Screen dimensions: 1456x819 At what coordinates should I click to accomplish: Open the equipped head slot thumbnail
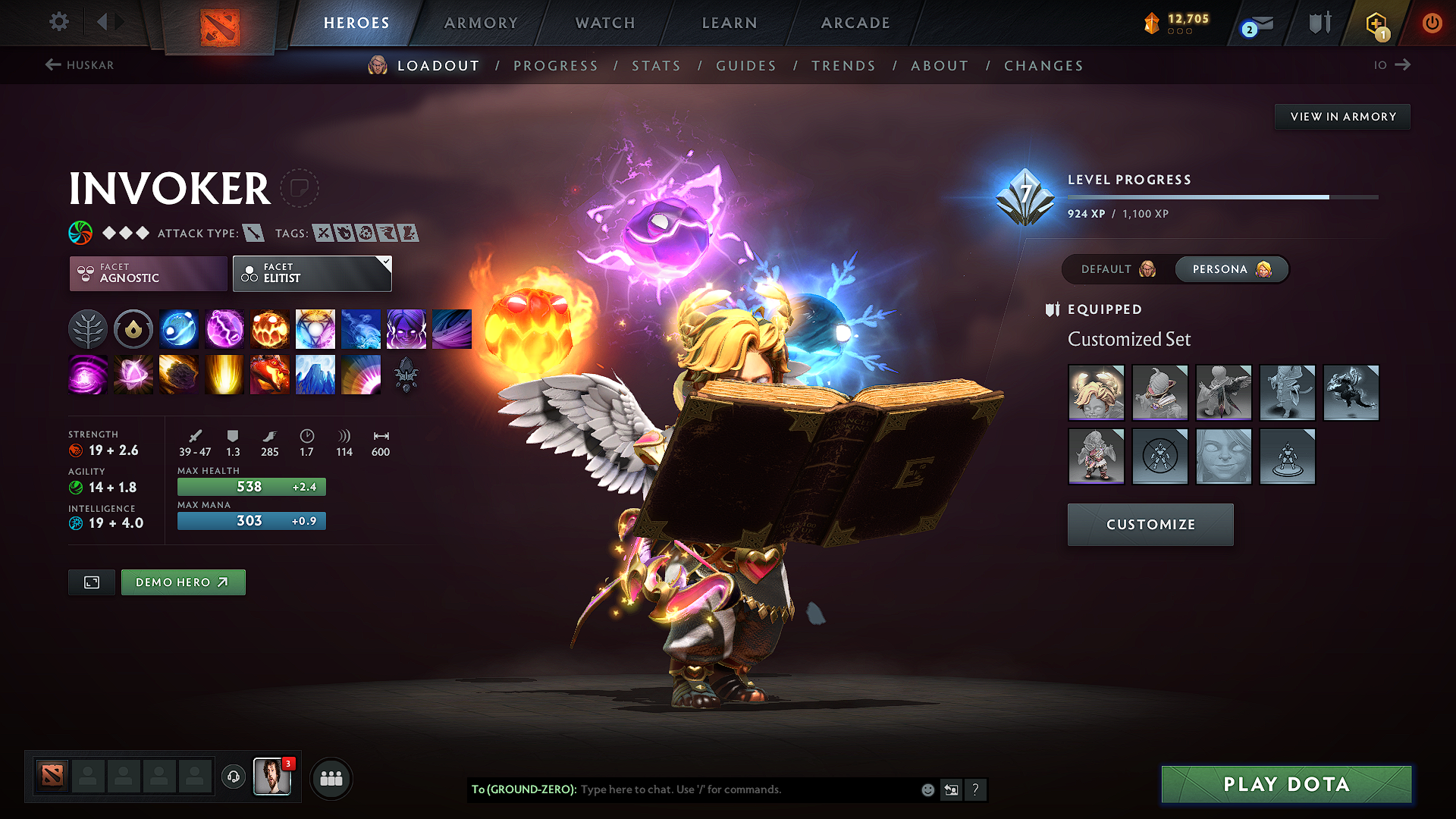pyautogui.click(x=1097, y=393)
